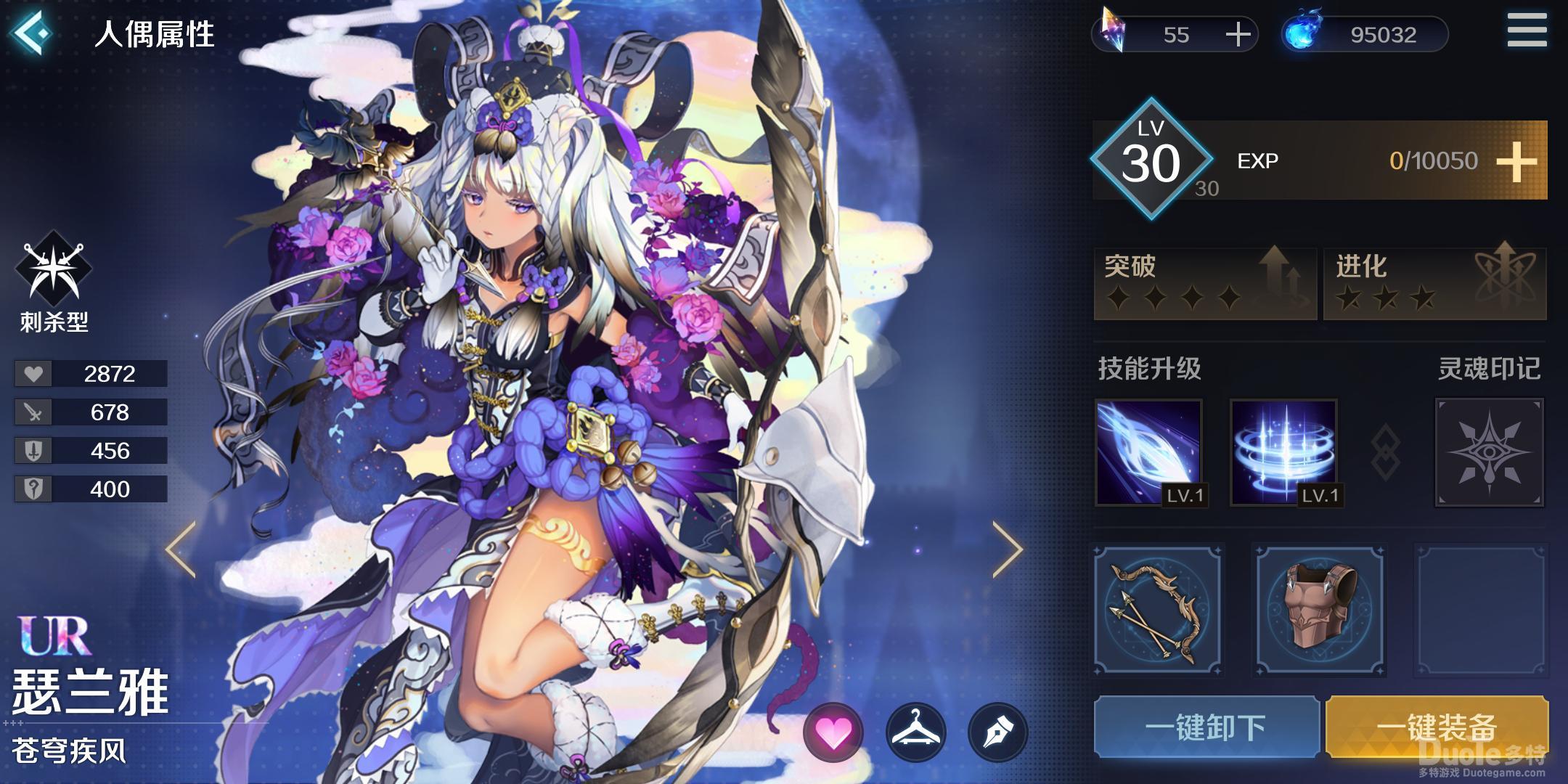The height and width of the screenshot is (784, 1568).
Task: Add more crystals with the plus button
Action: click(x=1238, y=34)
